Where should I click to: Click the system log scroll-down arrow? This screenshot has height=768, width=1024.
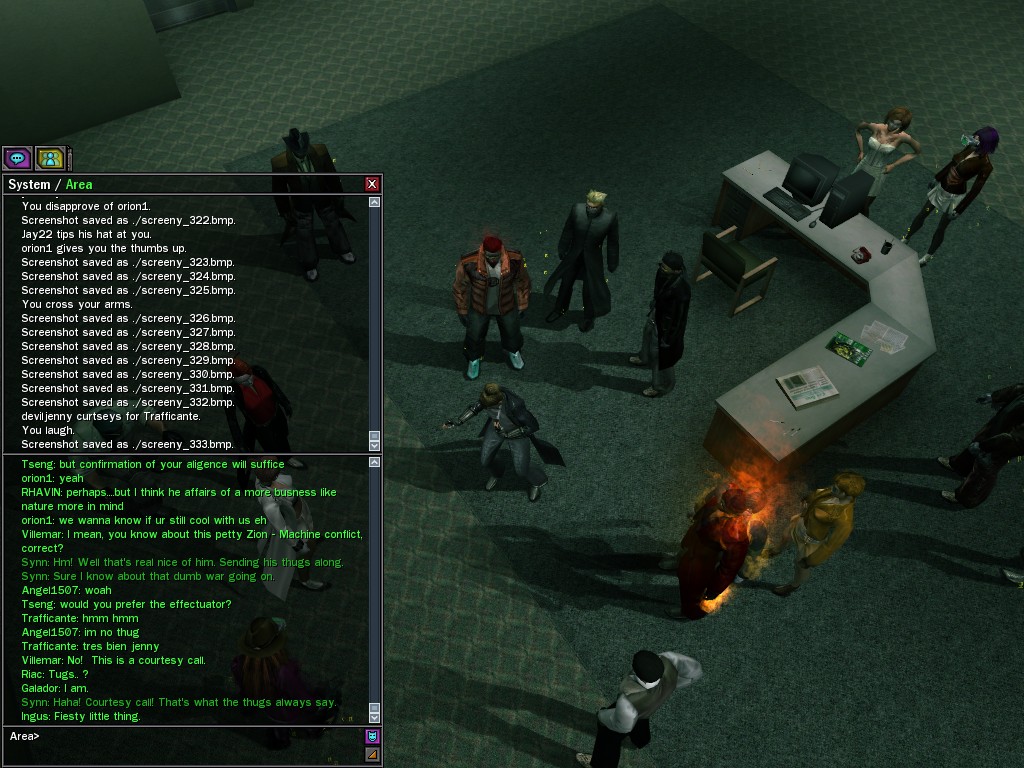click(374, 445)
